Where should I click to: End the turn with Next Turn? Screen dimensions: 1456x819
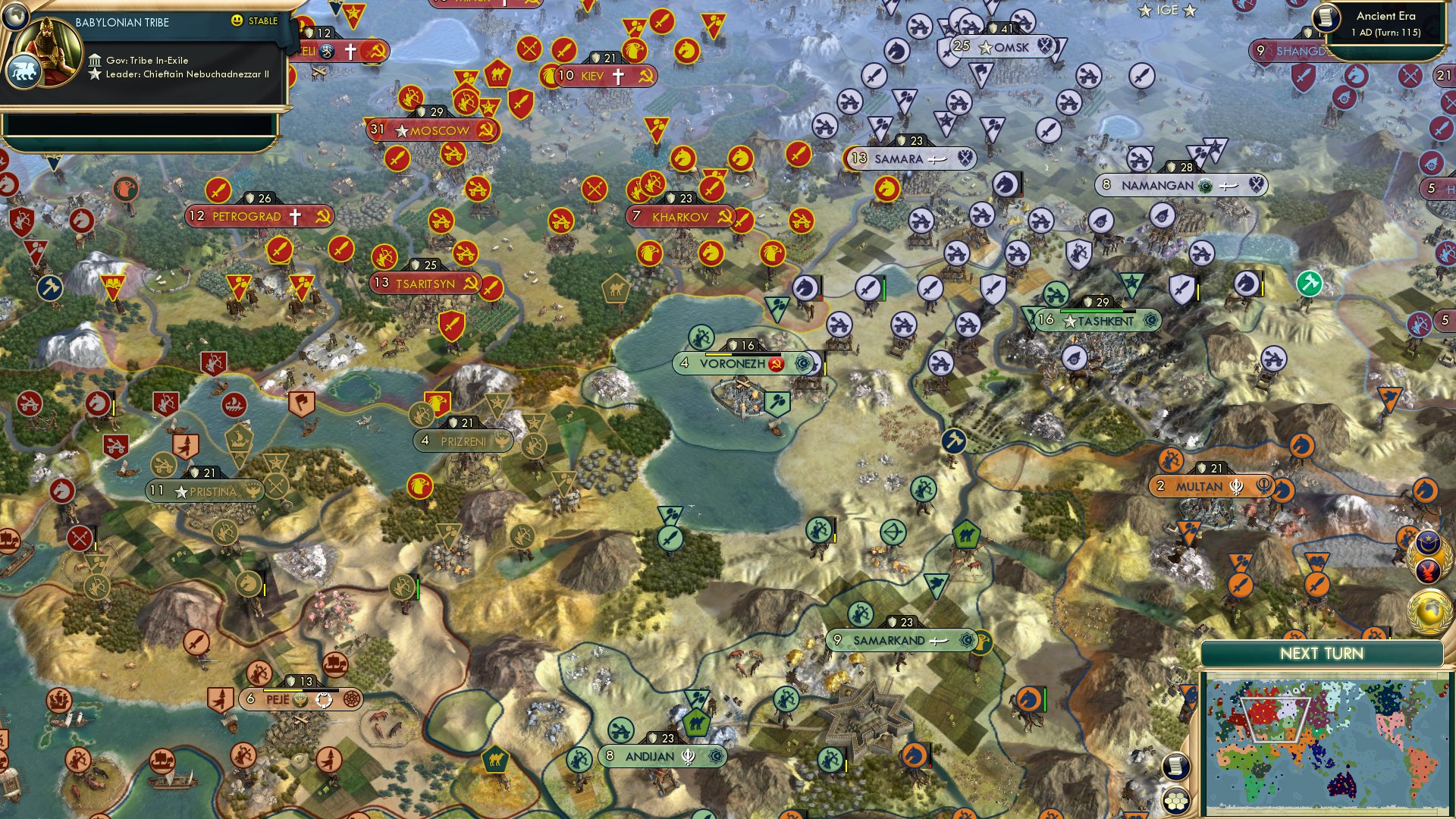click(x=1321, y=654)
